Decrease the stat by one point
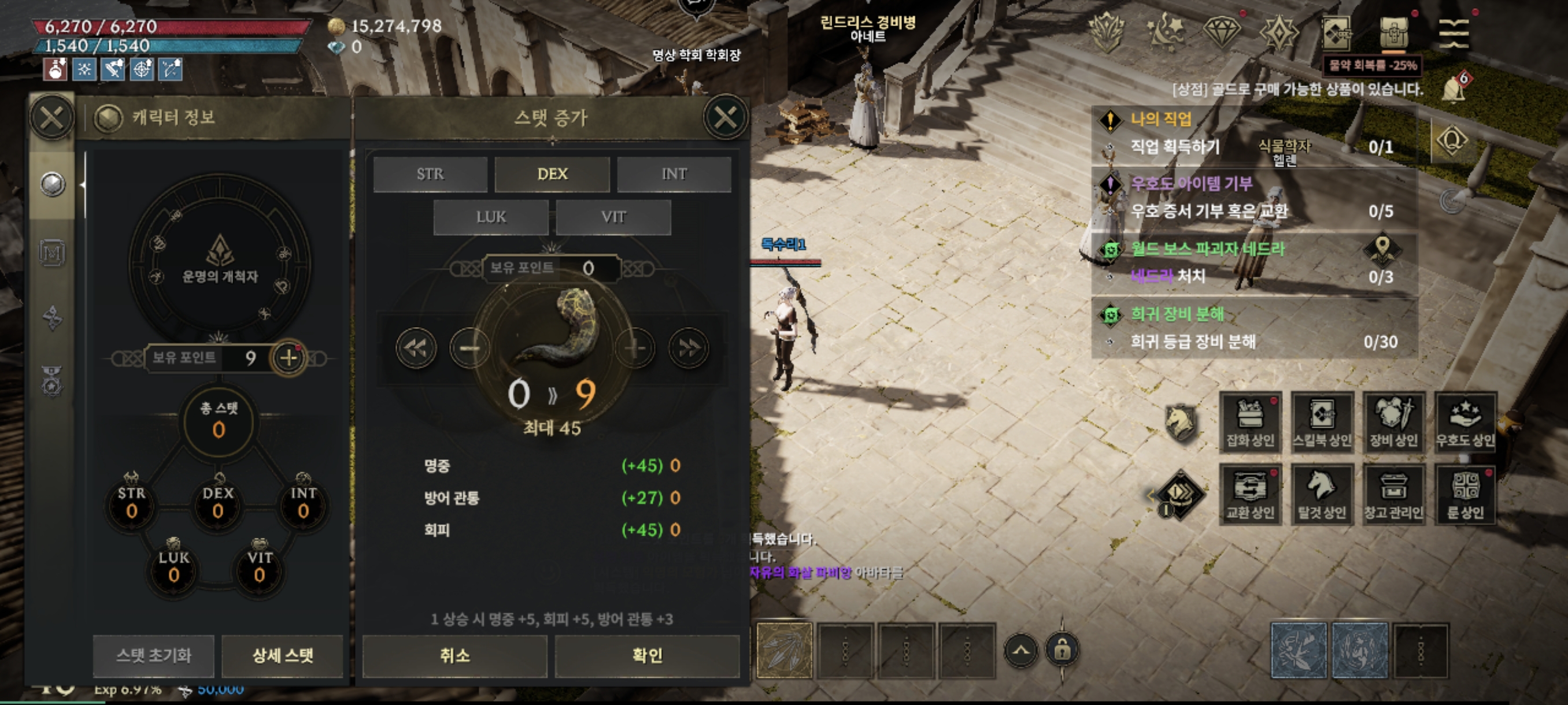1568x705 pixels. pyautogui.click(x=469, y=348)
